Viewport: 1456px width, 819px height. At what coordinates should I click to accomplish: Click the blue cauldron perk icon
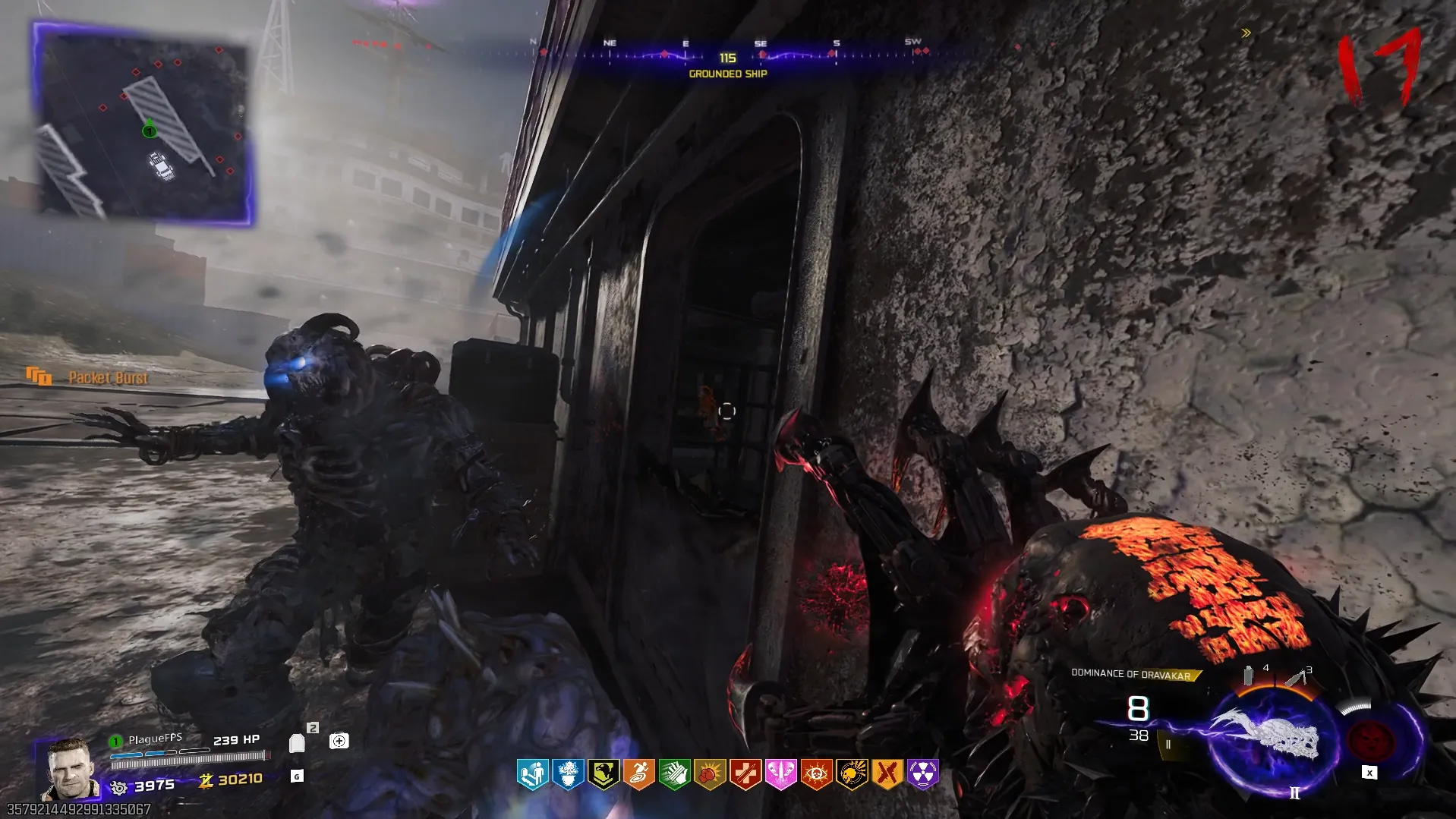pos(568,774)
